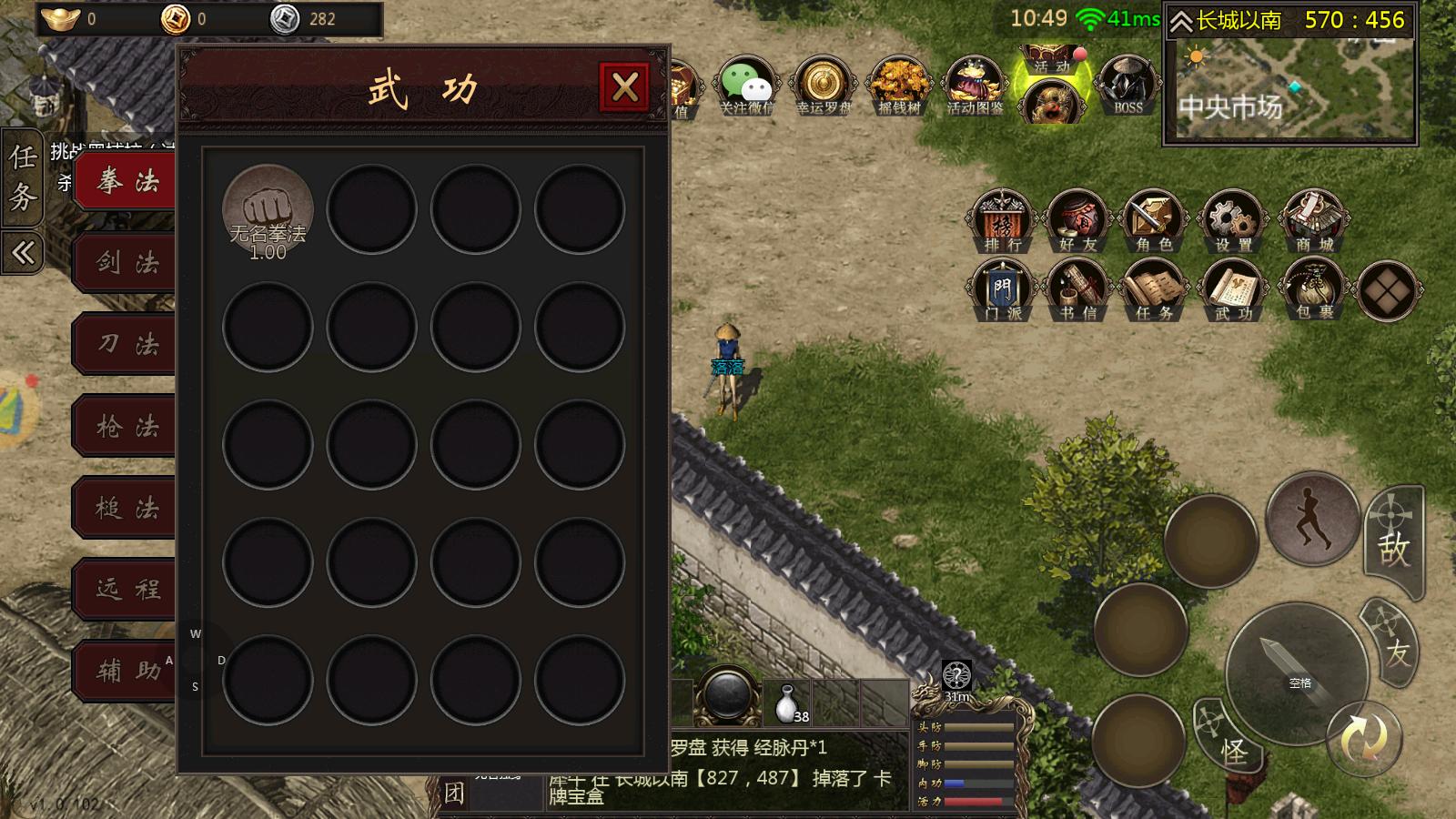Screen dimensions: 1456x819
Task: Drink the potion showing 38 count
Action: (x=789, y=701)
